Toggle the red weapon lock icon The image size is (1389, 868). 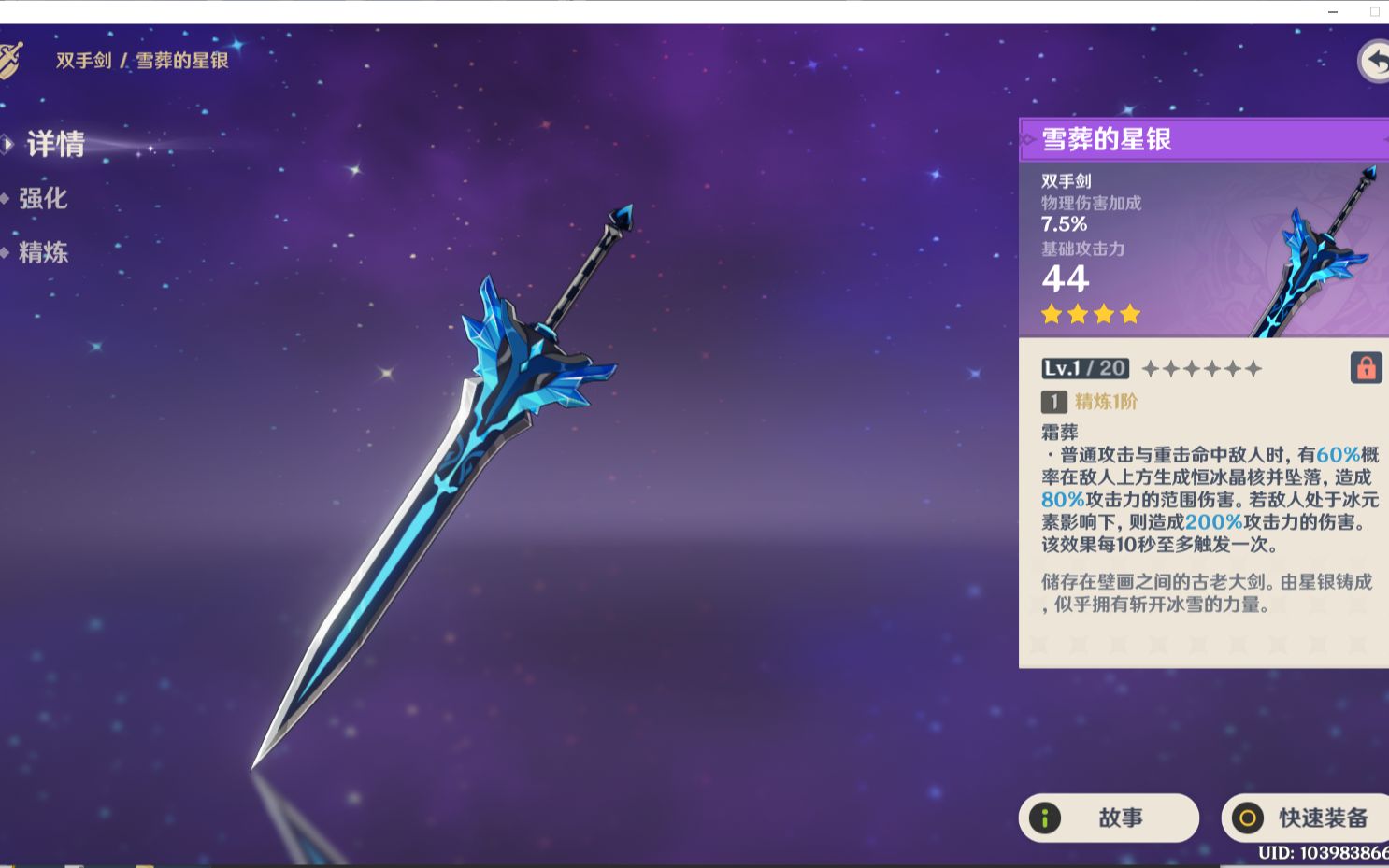(x=1367, y=368)
